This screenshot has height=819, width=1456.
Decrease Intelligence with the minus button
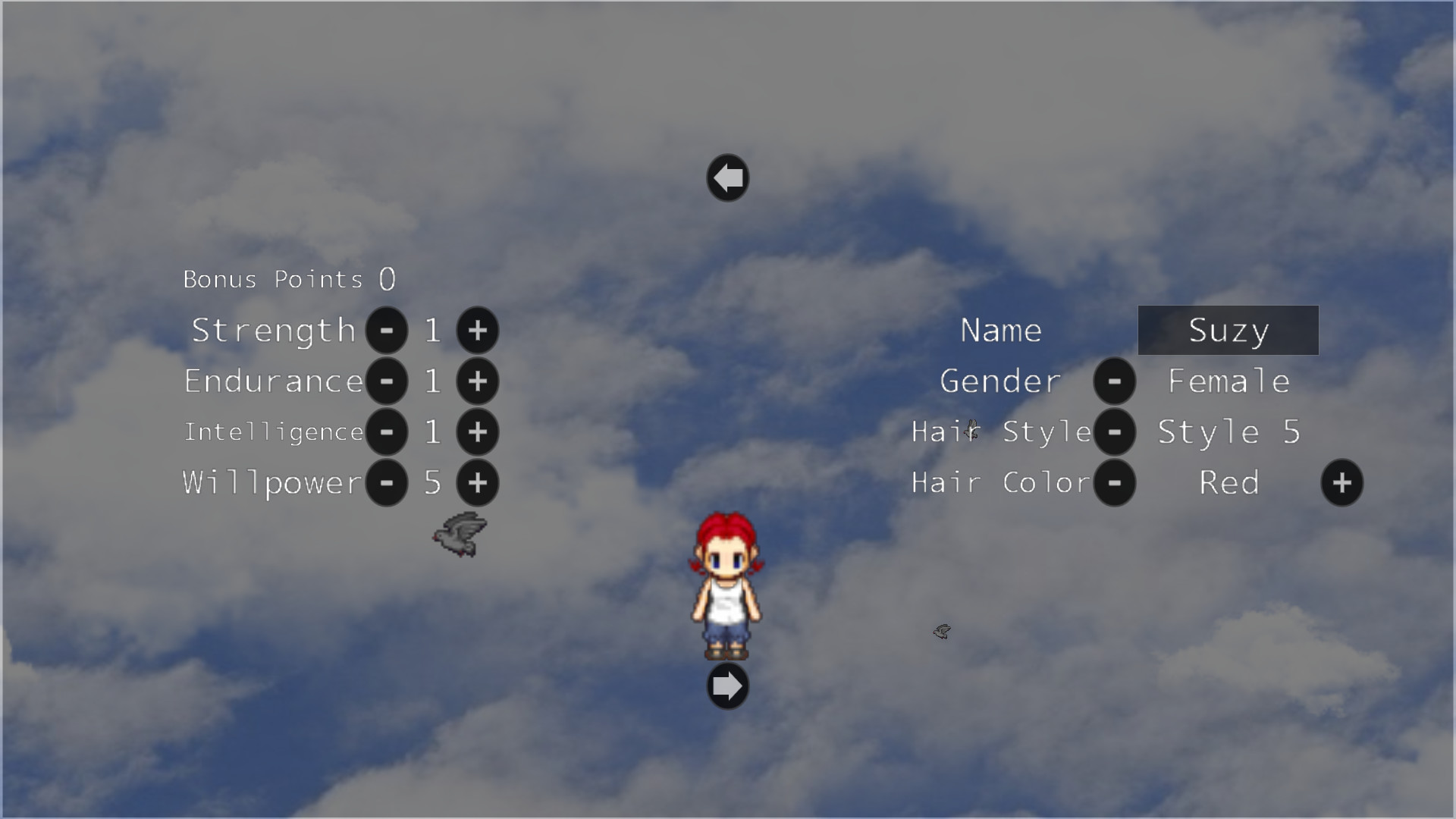pos(386,432)
